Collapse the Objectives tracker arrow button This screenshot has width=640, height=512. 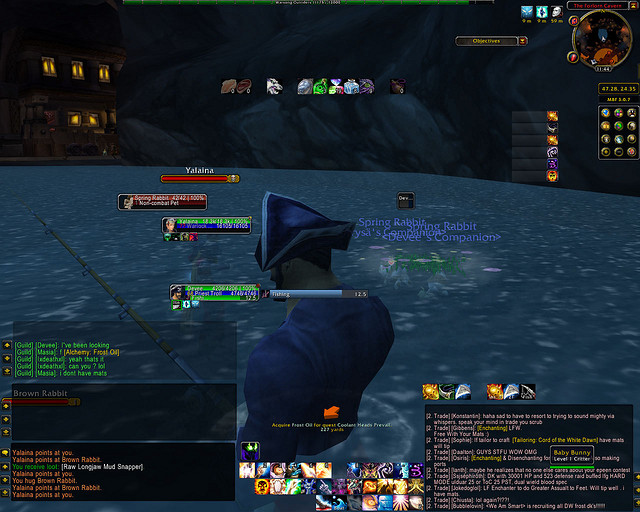click(522, 41)
